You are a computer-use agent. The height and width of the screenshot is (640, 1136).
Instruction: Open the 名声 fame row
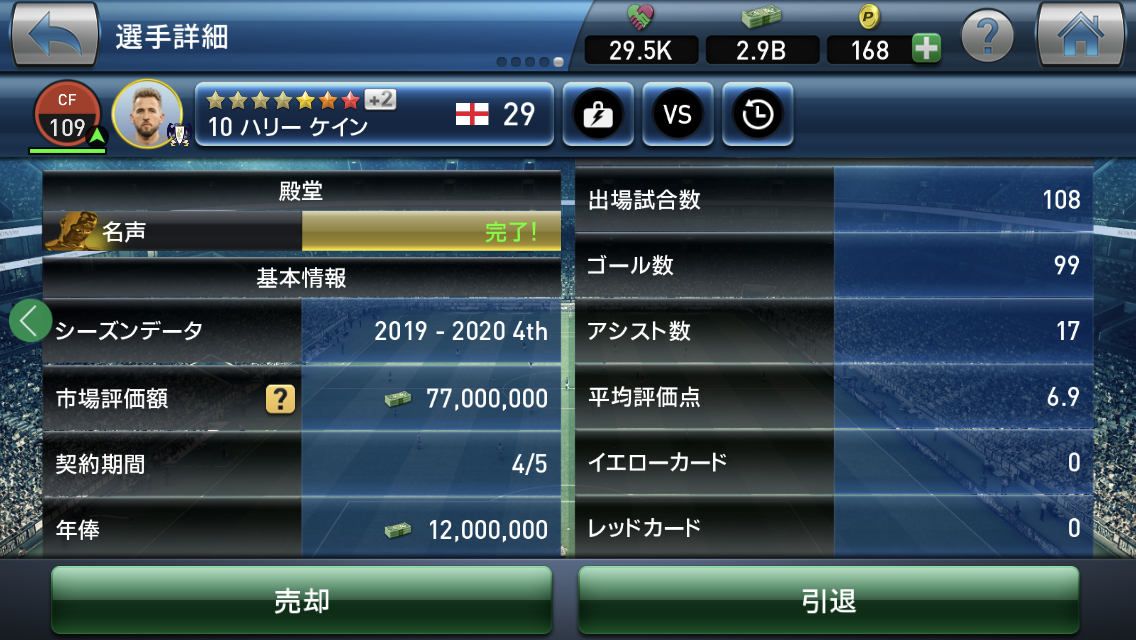pos(301,232)
